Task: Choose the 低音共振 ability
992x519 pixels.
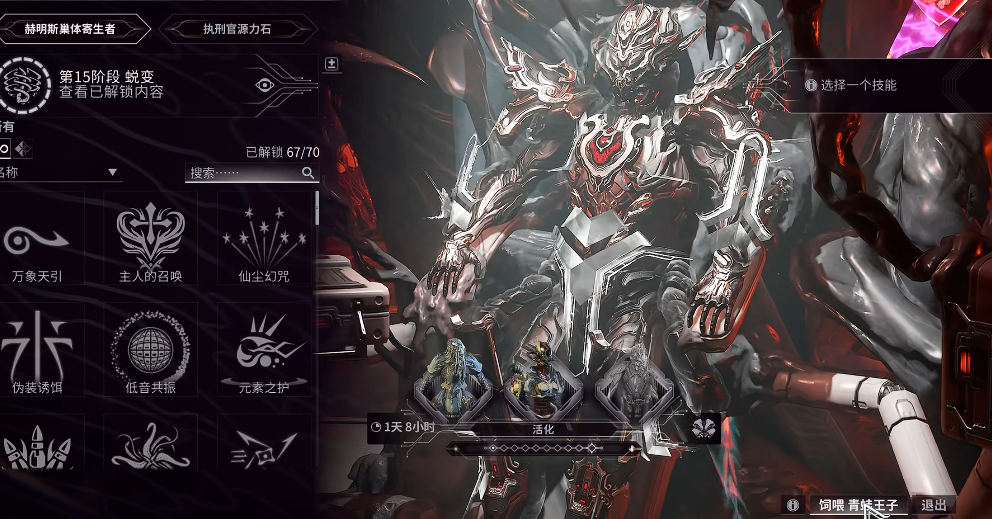Action: (151, 355)
